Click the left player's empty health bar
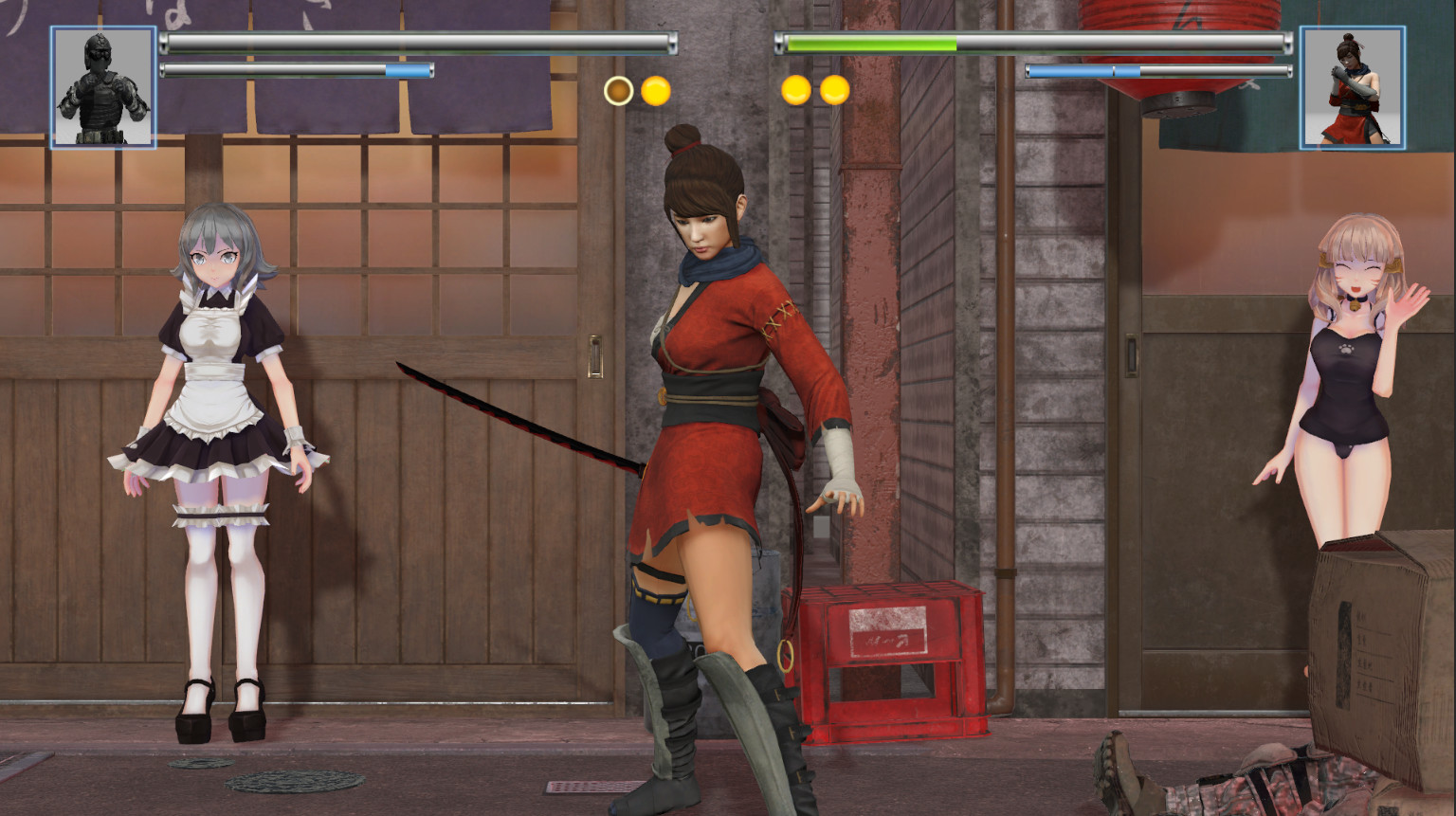The height and width of the screenshot is (816, 1456). click(x=417, y=43)
